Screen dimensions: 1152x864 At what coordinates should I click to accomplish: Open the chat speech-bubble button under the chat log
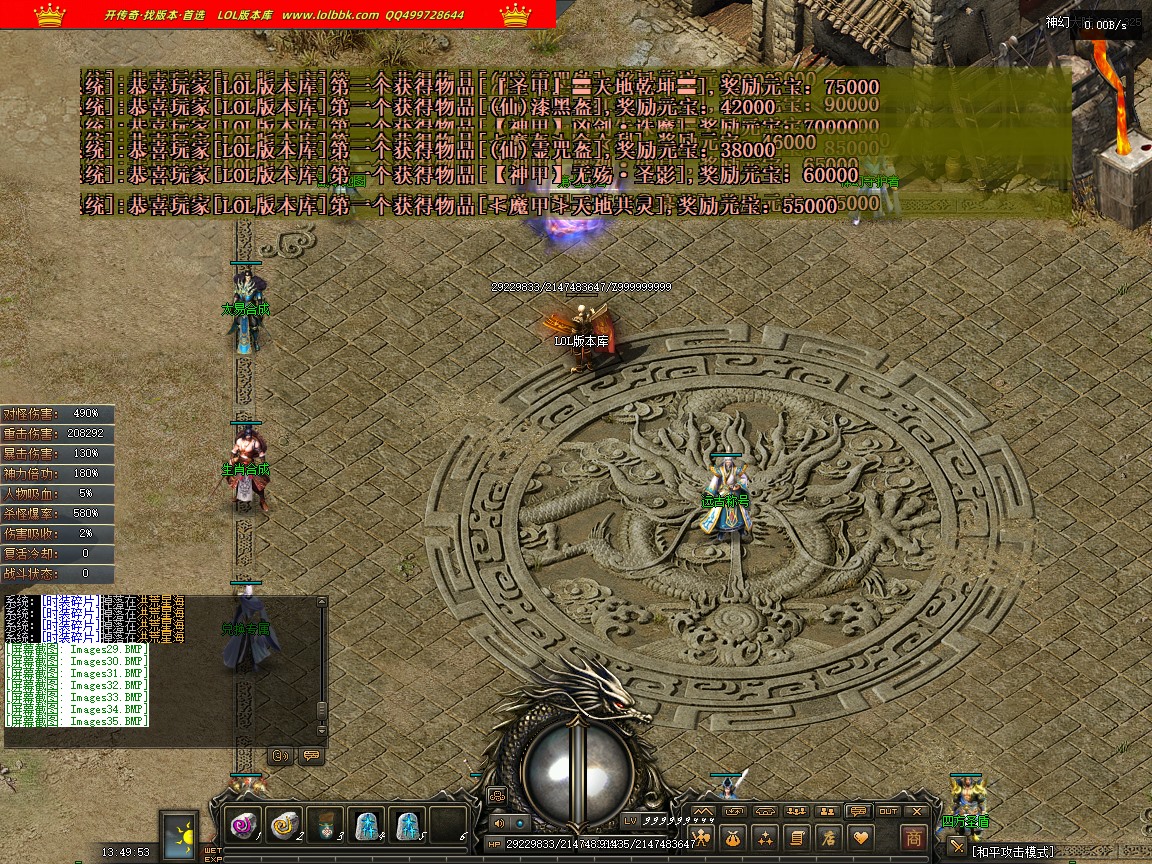pyautogui.click(x=311, y=756)
